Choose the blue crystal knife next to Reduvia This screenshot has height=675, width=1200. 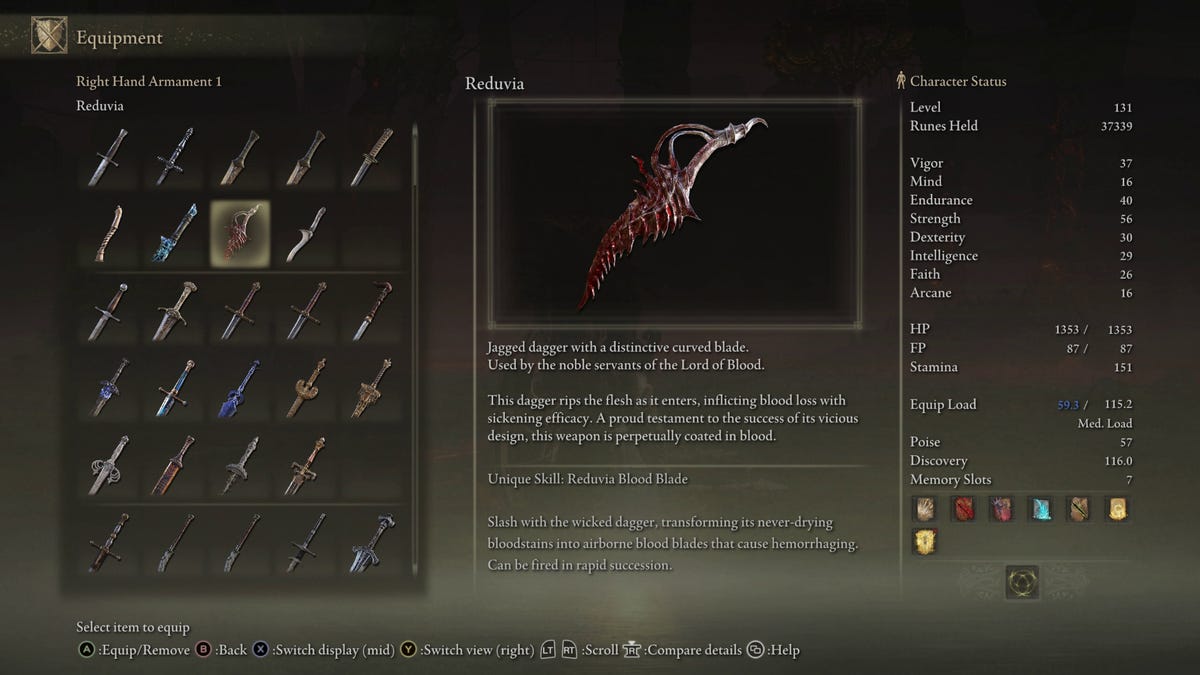click(174, 233)
